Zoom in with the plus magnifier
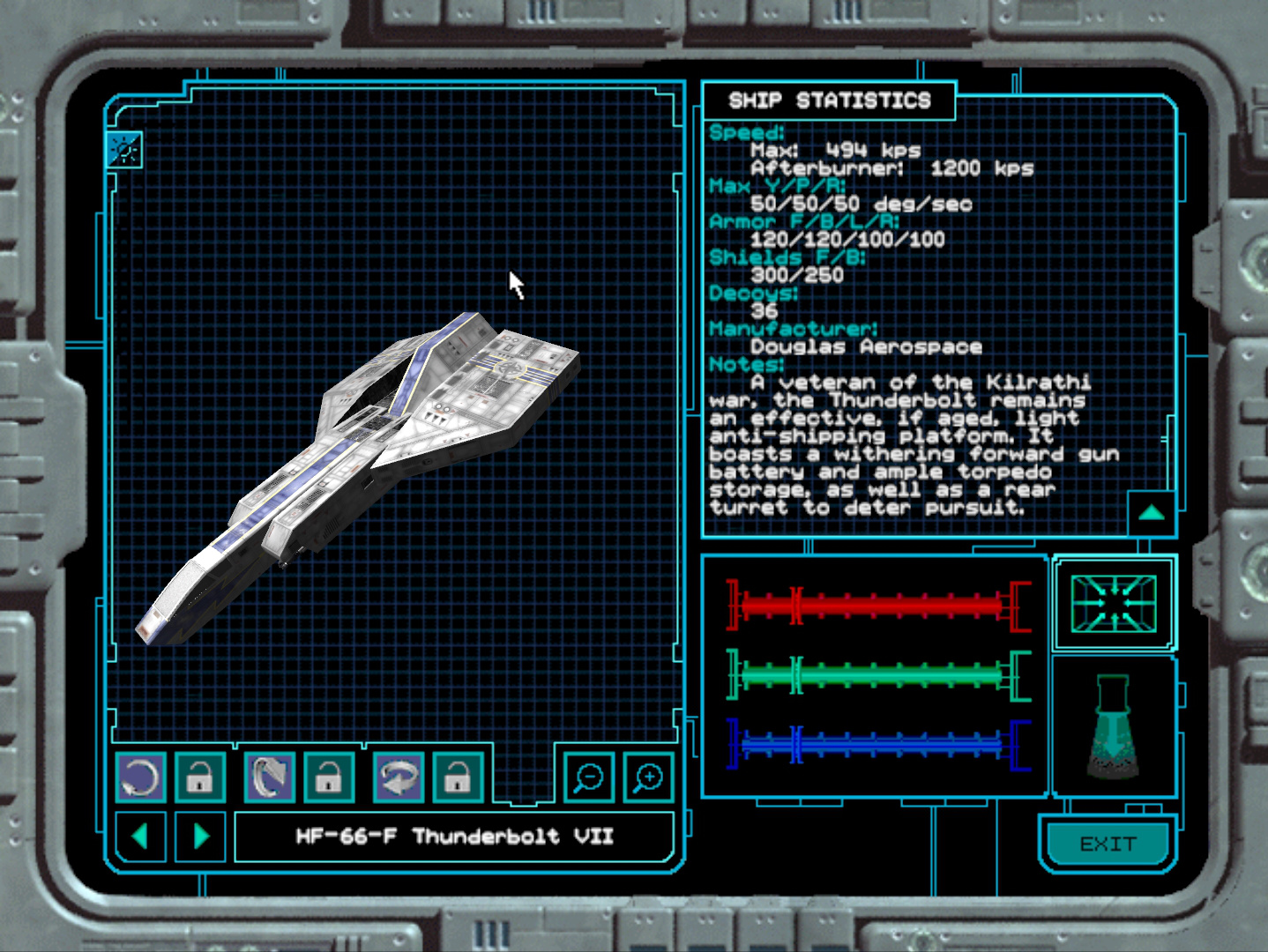The width and height of the screenshot is (1268, 952). [648, 777]
